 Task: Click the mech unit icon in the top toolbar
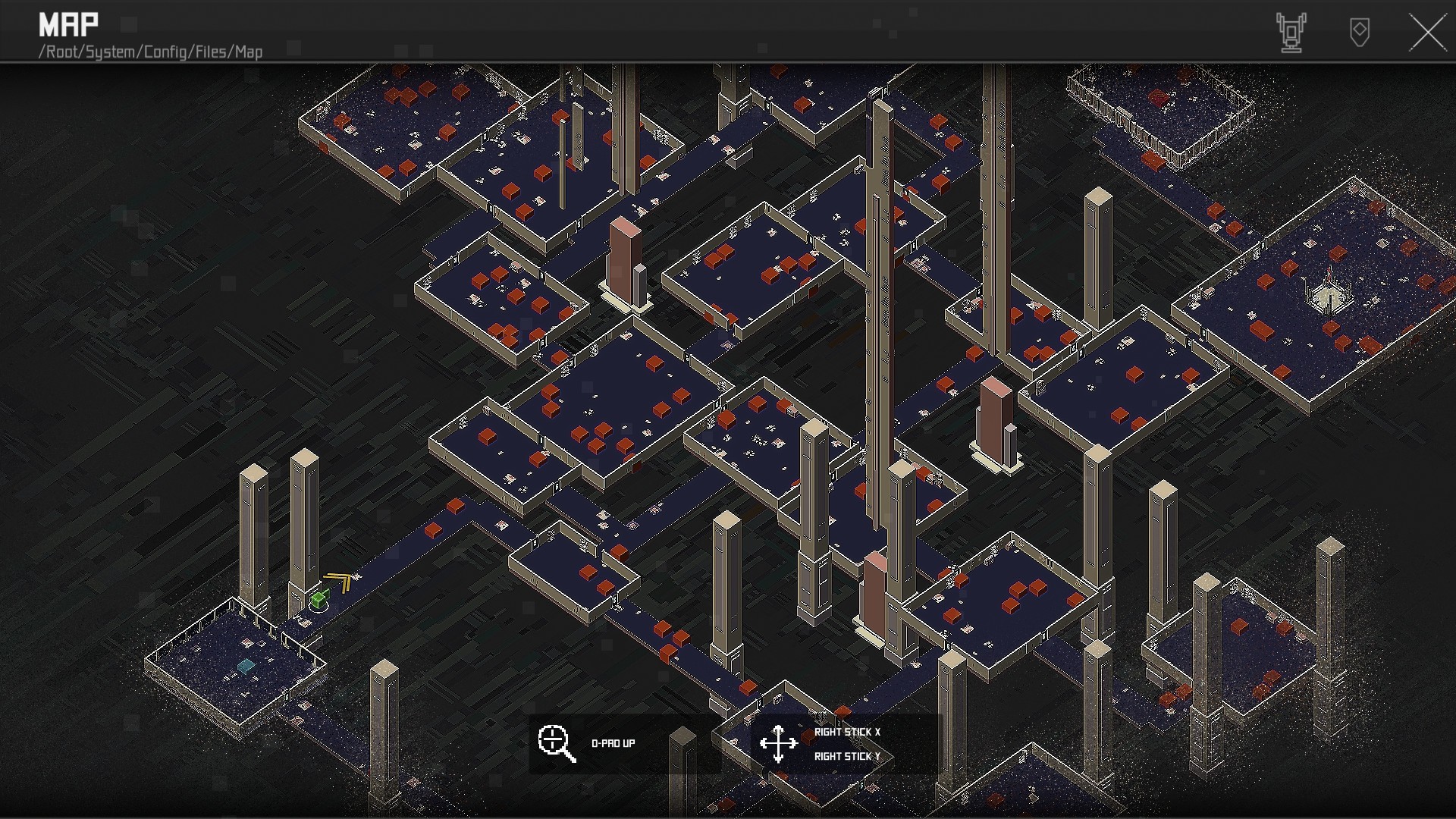click(x=1292, y=32)
